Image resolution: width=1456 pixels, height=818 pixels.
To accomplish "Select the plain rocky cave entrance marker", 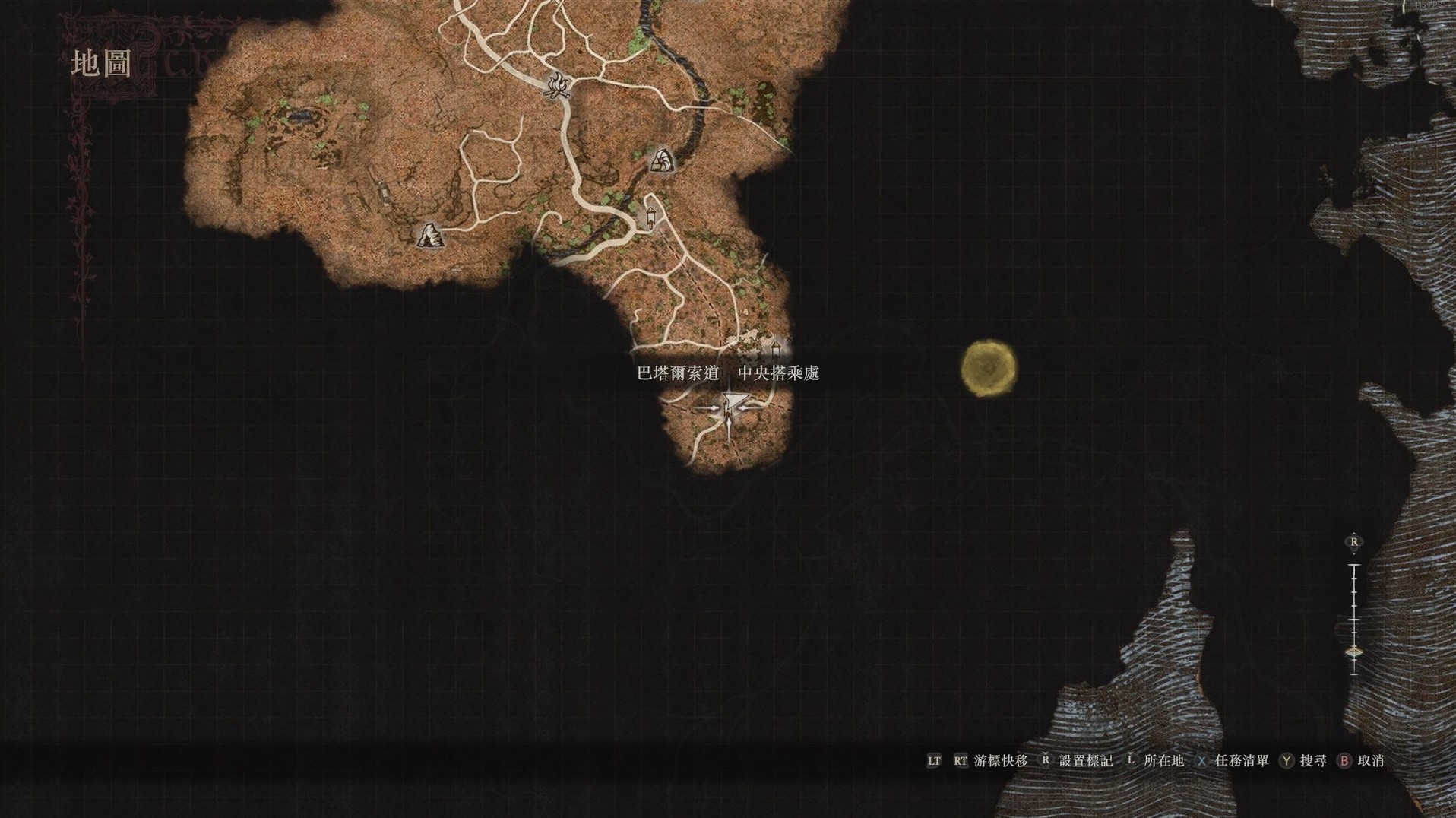I will 429,236.
